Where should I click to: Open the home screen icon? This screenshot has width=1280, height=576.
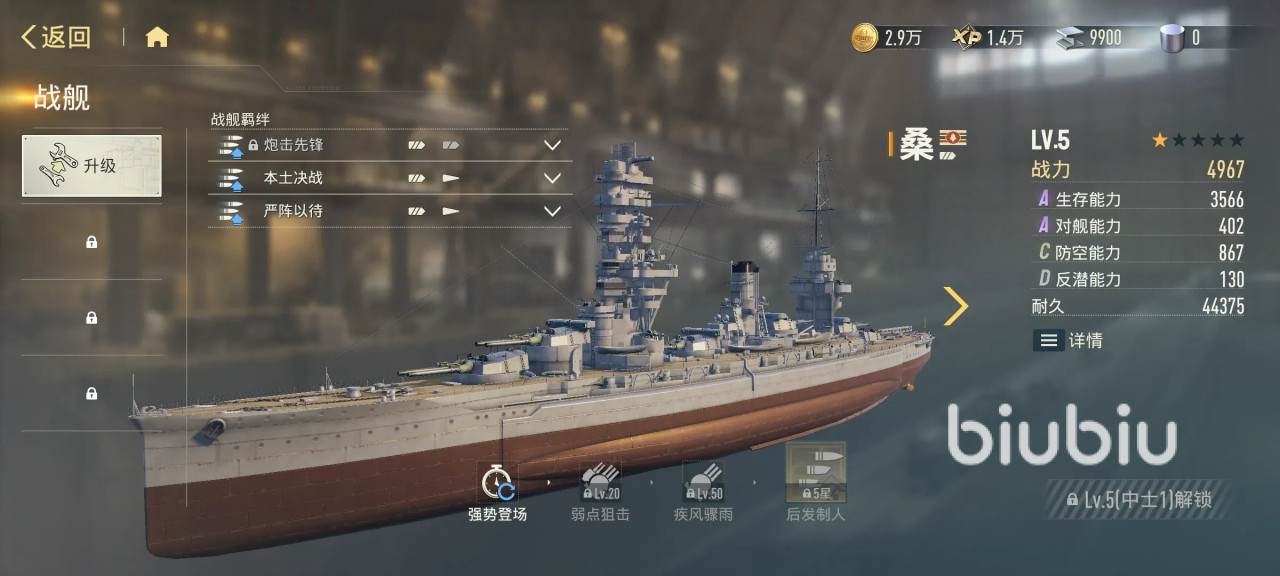tap(157, 38)
